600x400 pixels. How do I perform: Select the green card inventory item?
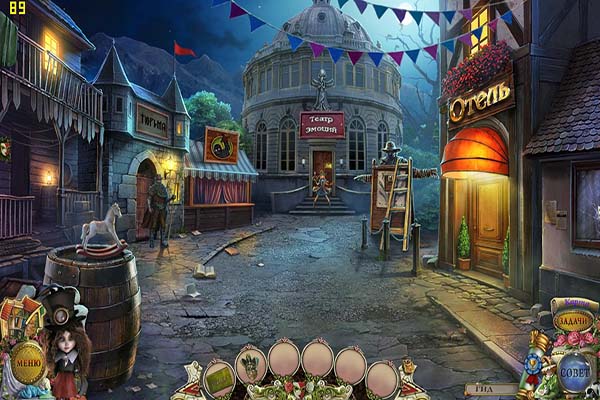pos(218,378)
